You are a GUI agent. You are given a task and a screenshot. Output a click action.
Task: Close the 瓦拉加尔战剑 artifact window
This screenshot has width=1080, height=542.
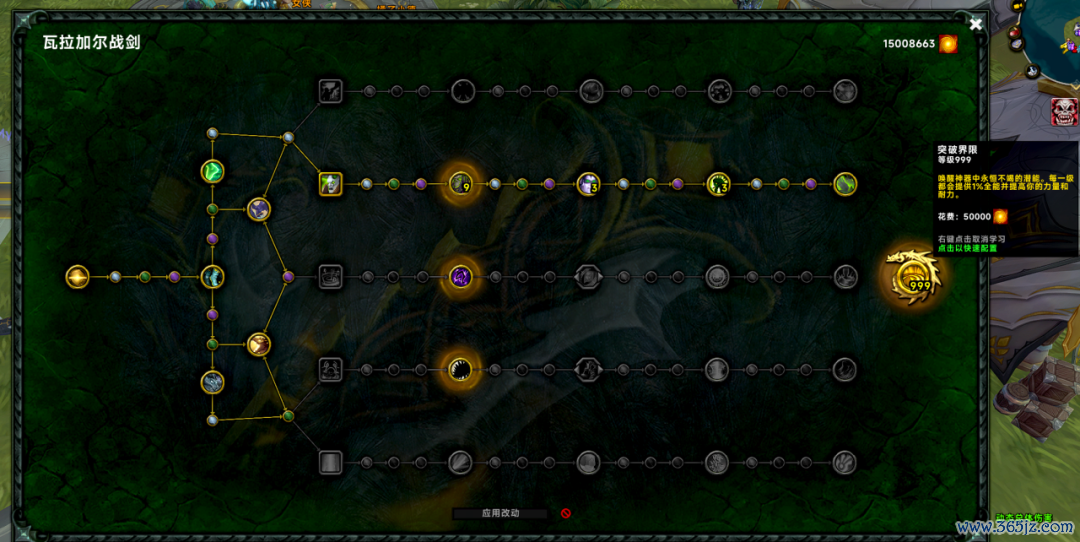pos(976,24)
